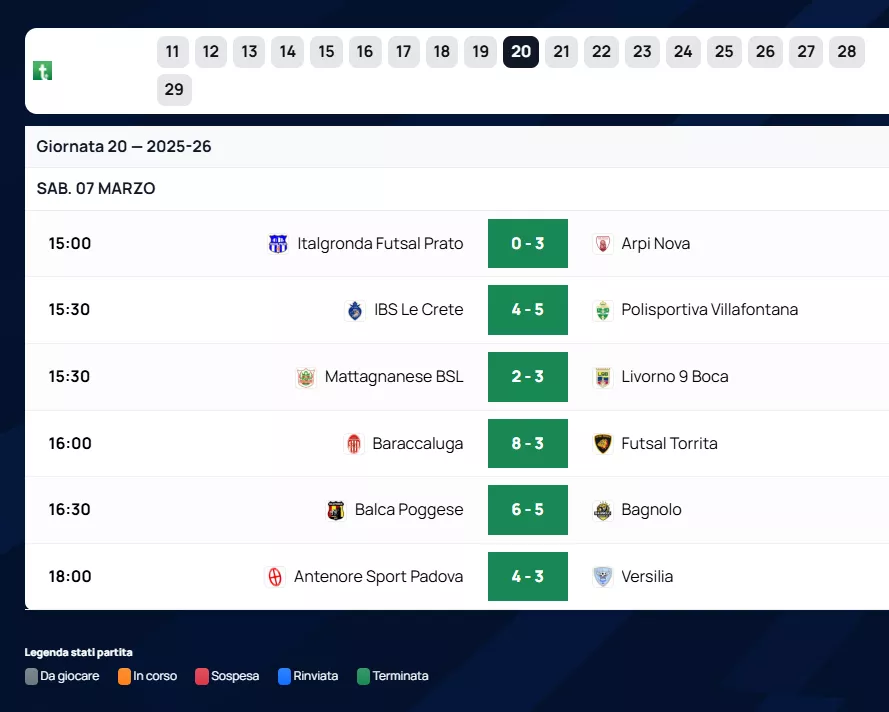
Task: Open the 6 - 5 Balca Poggese score
Action: point(527,510)
